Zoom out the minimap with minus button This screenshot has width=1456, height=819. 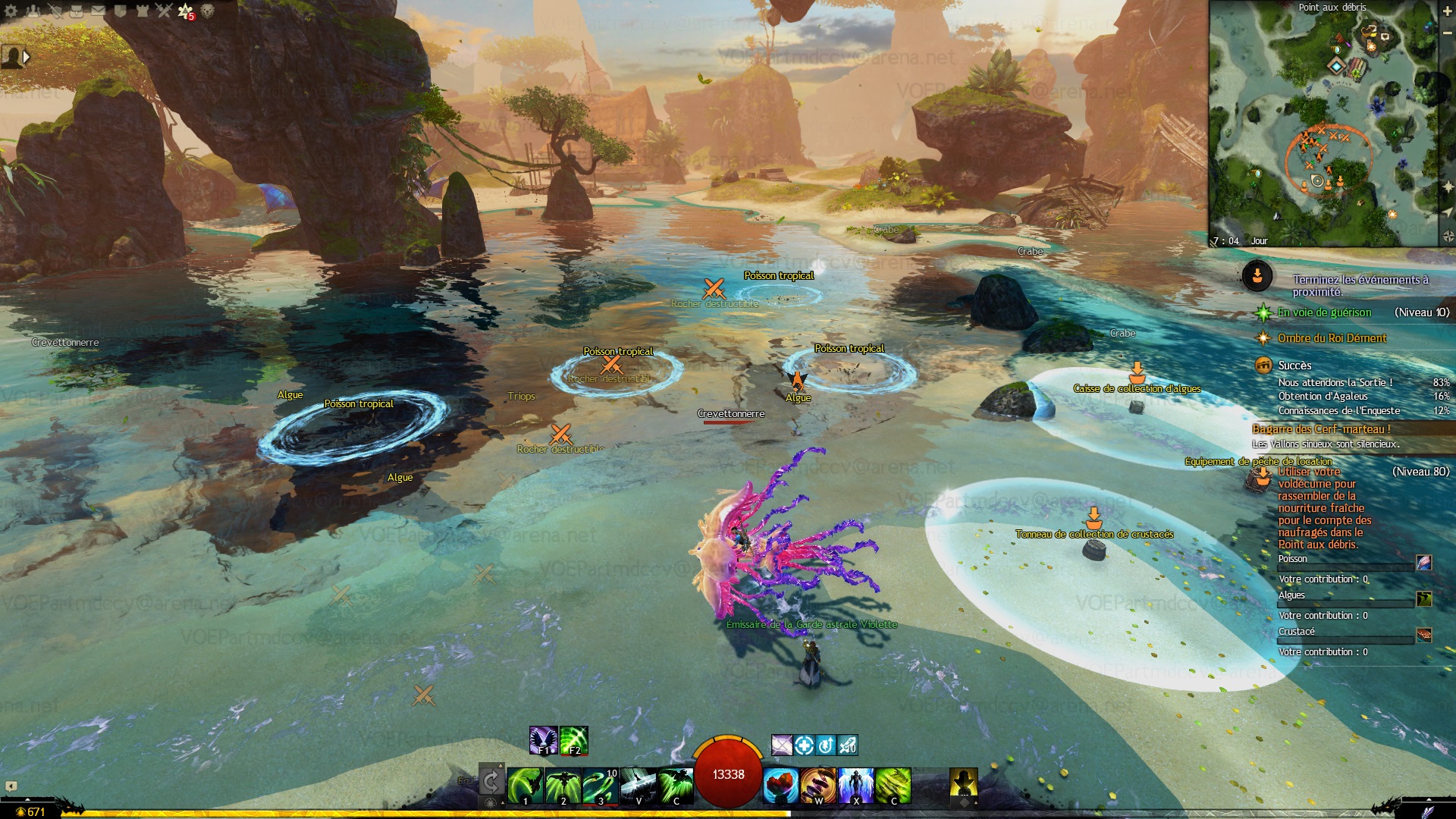[1447, 32]
